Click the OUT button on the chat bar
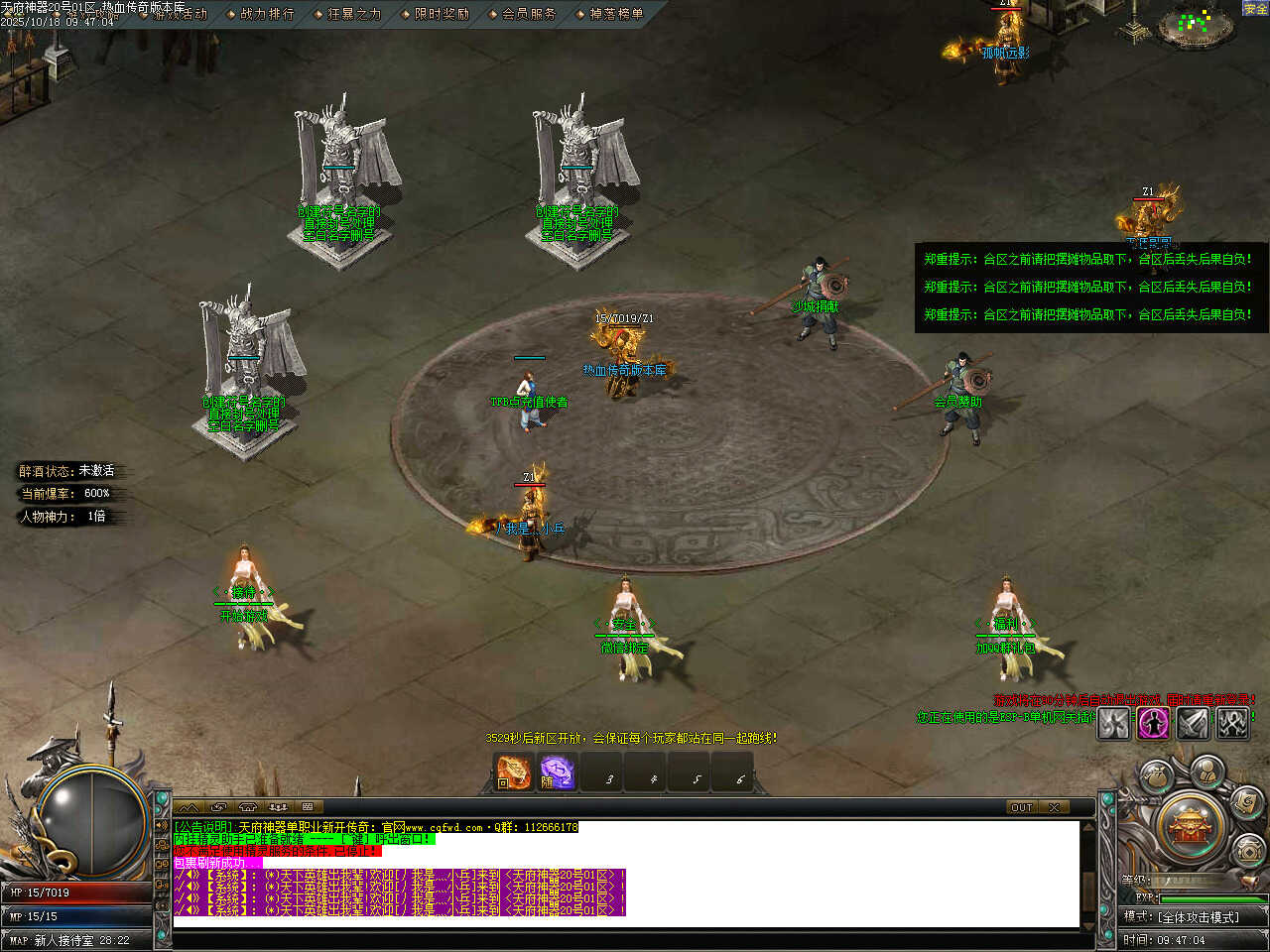 (1021, 807)
